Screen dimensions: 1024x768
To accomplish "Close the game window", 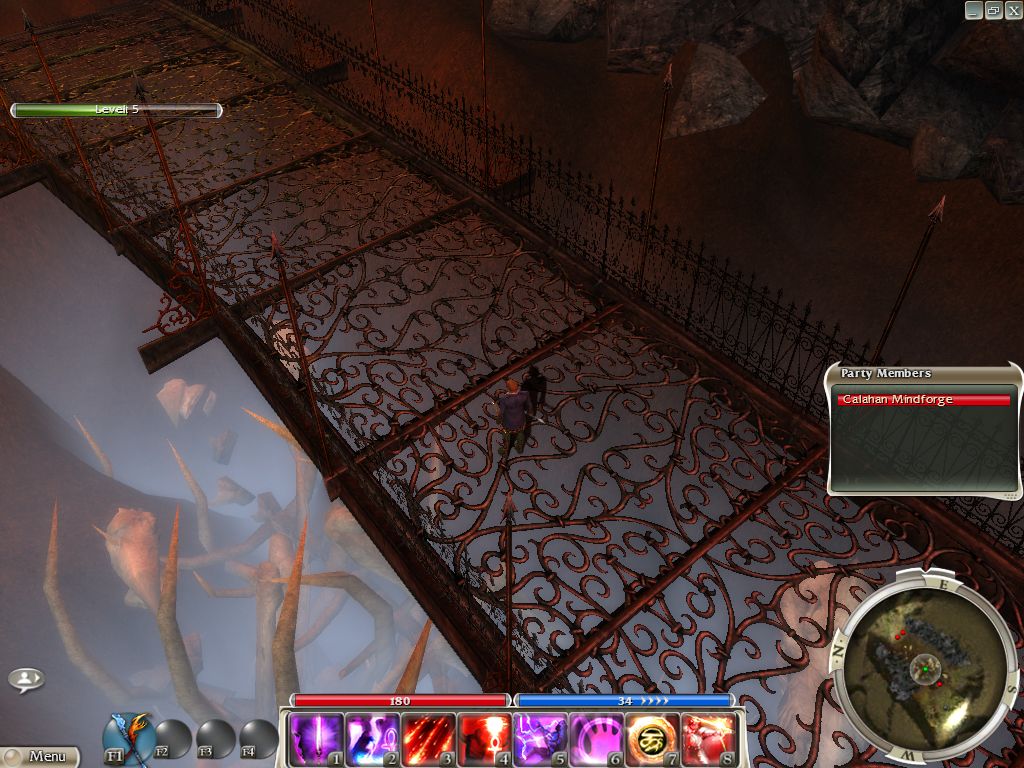I will coord(1012,10).
